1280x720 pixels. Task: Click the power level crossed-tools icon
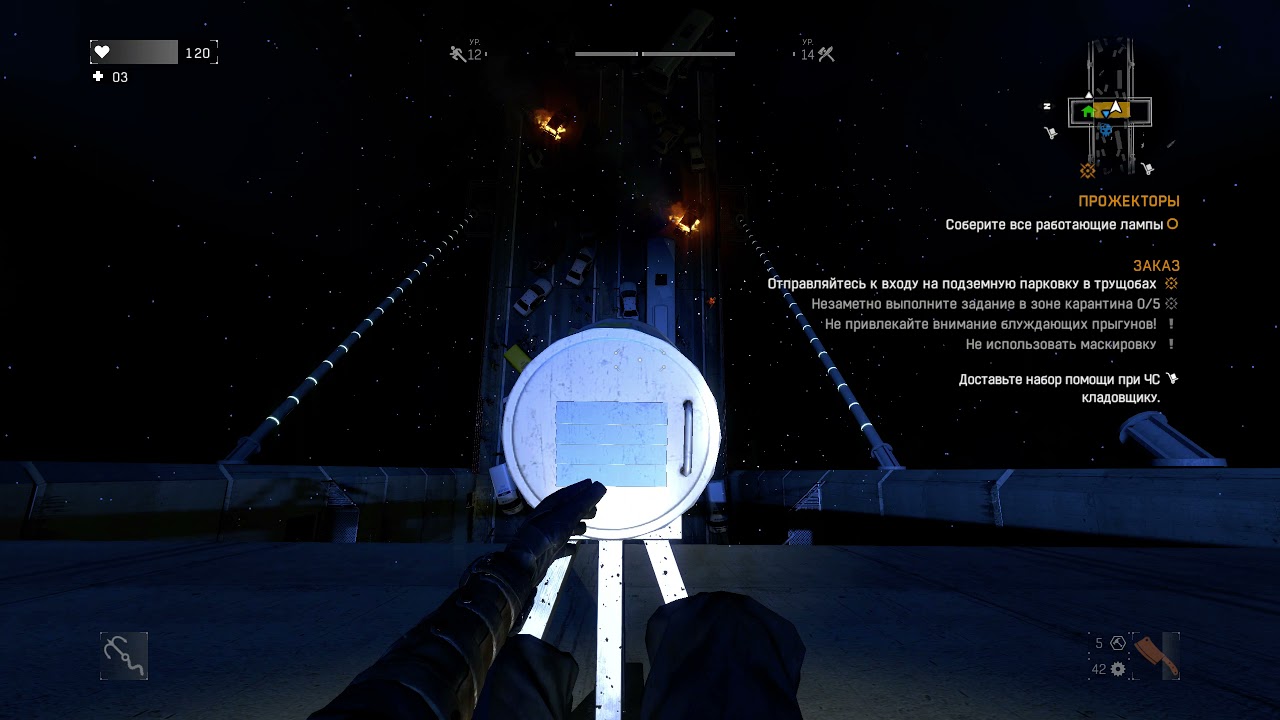click(826, 54)
